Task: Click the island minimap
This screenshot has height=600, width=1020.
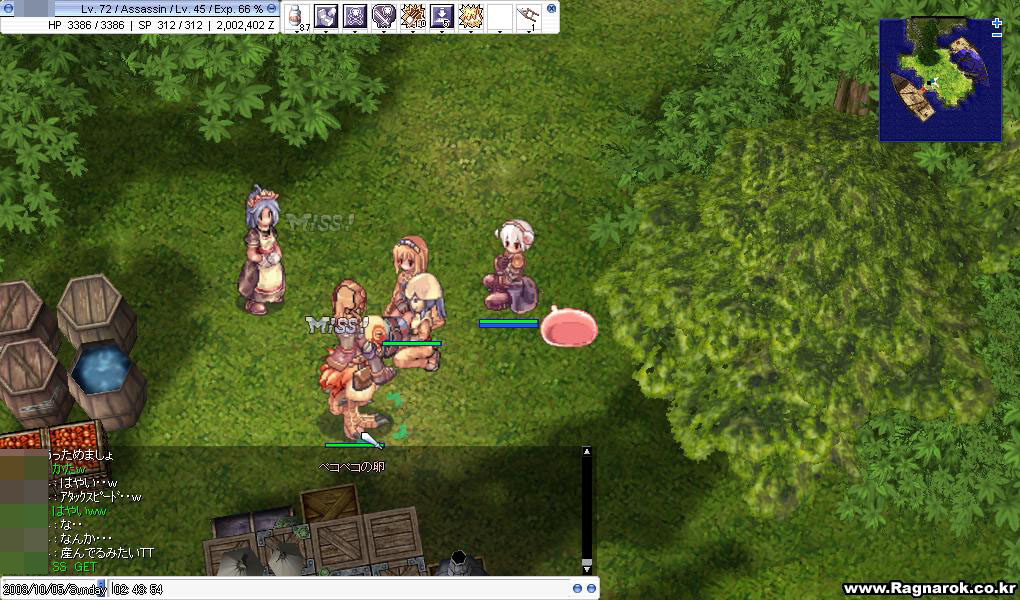Action: tap(938, 80)
